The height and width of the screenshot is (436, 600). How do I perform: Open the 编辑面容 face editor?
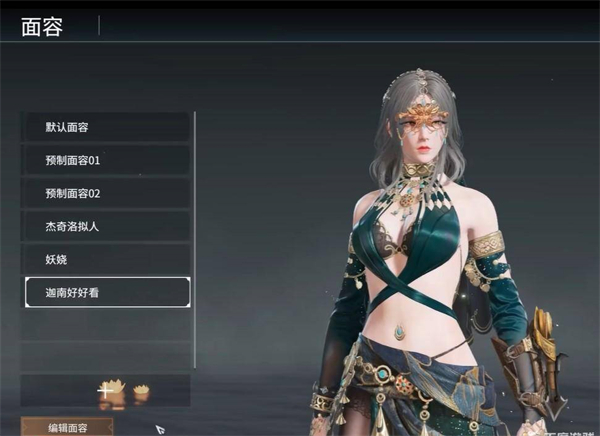[x=67, y=427]
